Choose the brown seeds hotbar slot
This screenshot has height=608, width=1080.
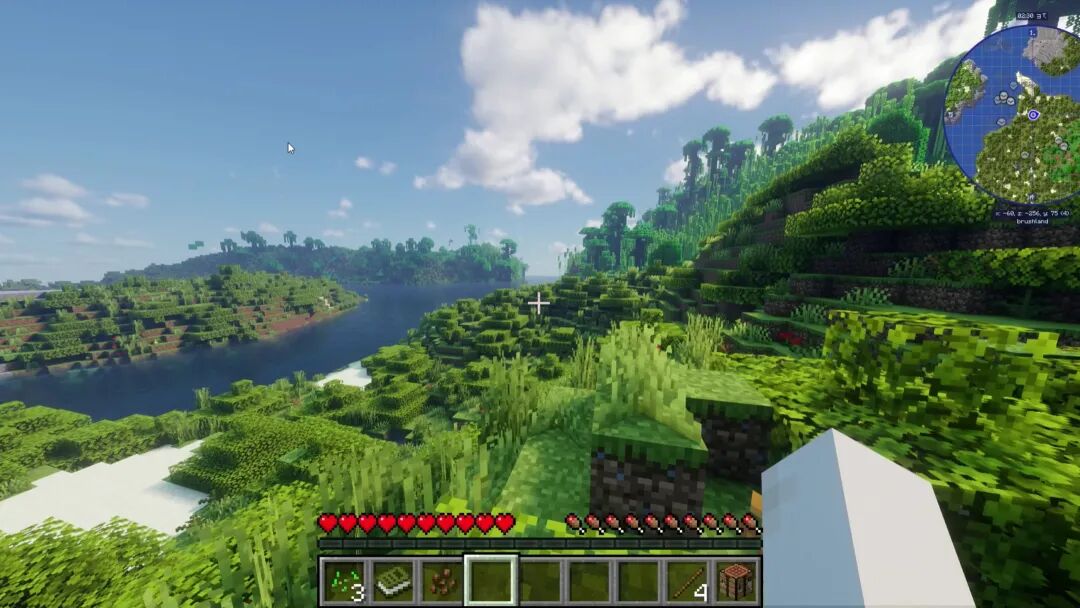[x=442, y=581]
